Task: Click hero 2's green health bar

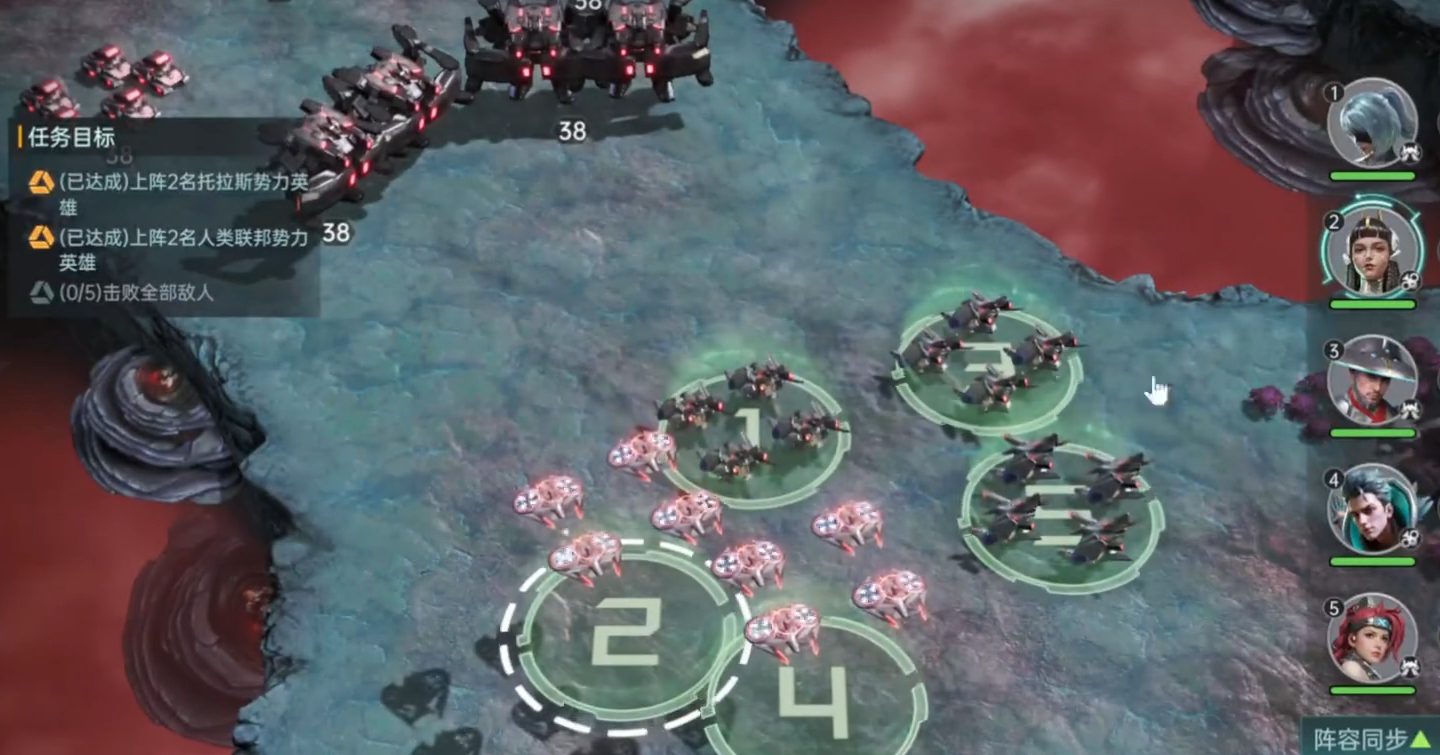Action: pos(1370,302)
